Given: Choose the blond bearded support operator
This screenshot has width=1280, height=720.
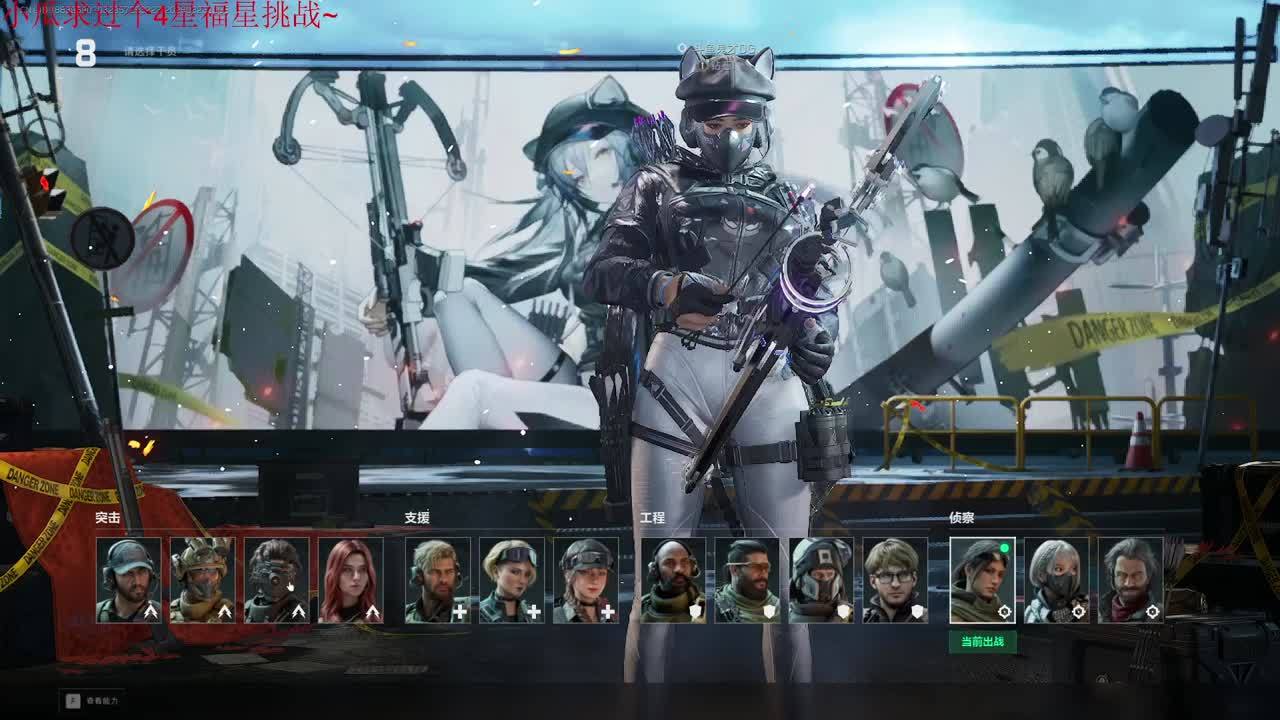Looking at the screenshot, I should 437,580.
